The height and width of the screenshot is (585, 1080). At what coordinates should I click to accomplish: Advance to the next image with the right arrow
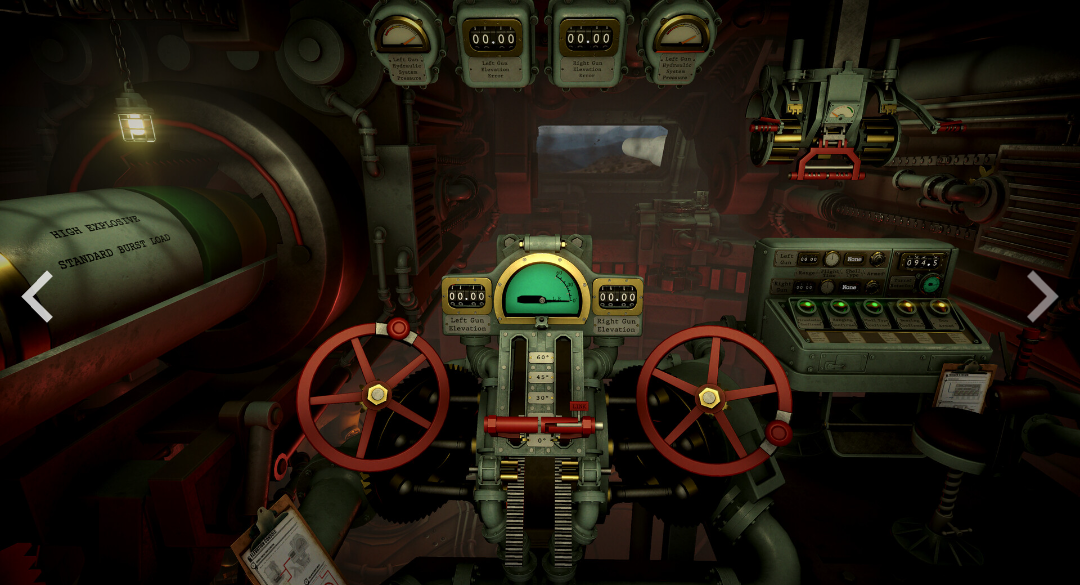click(1042, 297)
